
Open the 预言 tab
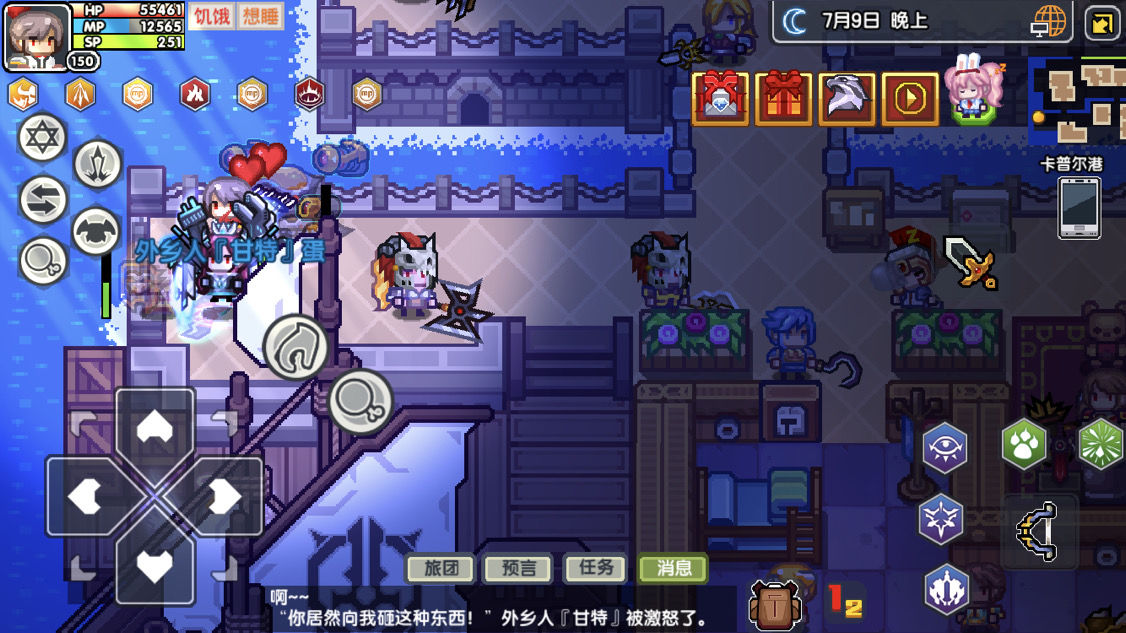click(518, 568)
